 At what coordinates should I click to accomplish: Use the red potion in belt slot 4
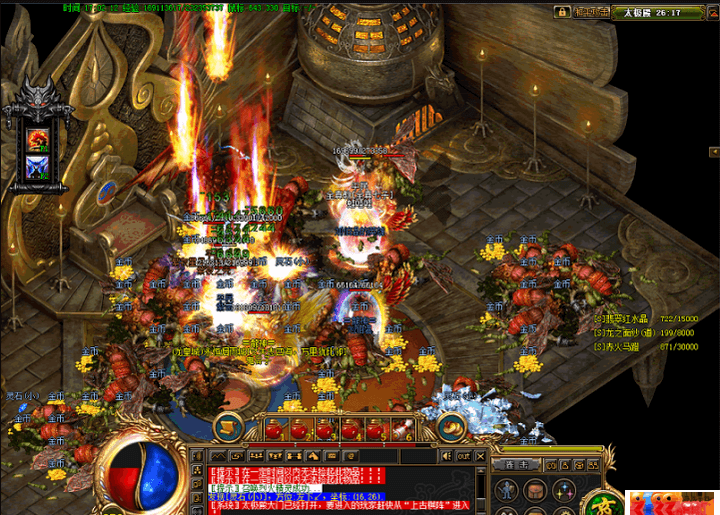(351, 430)
